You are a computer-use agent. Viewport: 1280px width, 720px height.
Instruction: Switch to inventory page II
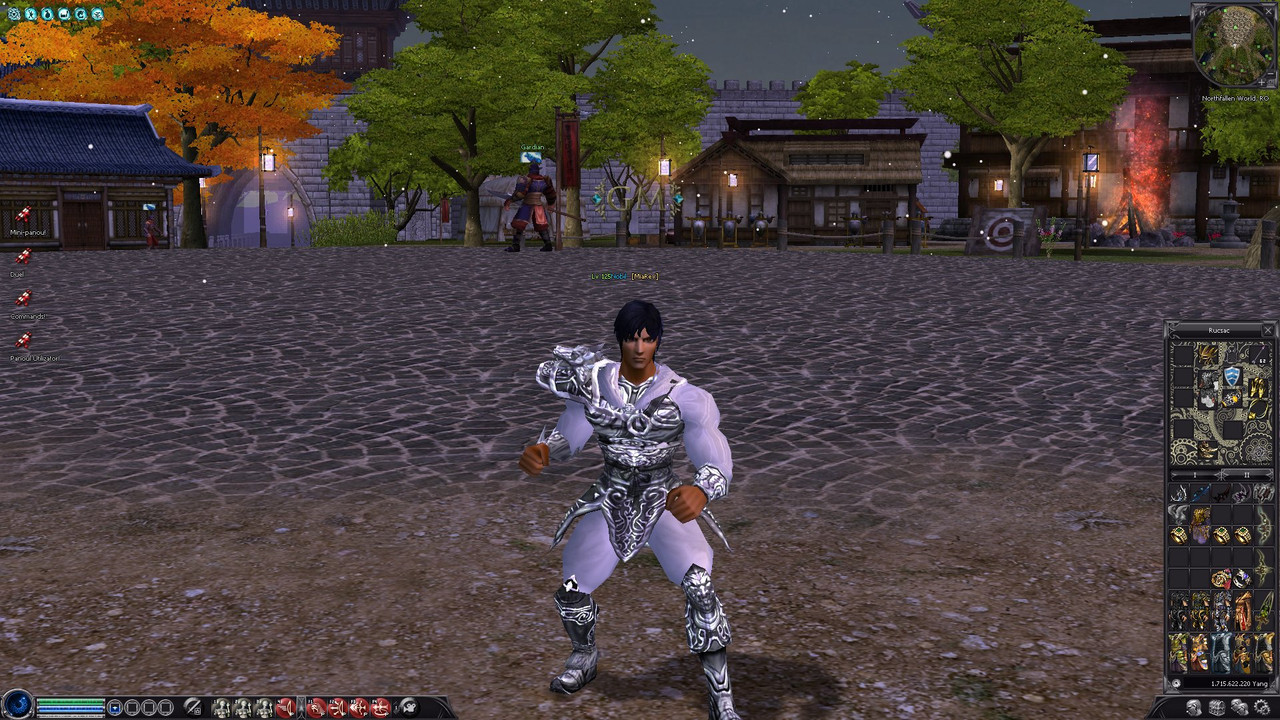1247,476
